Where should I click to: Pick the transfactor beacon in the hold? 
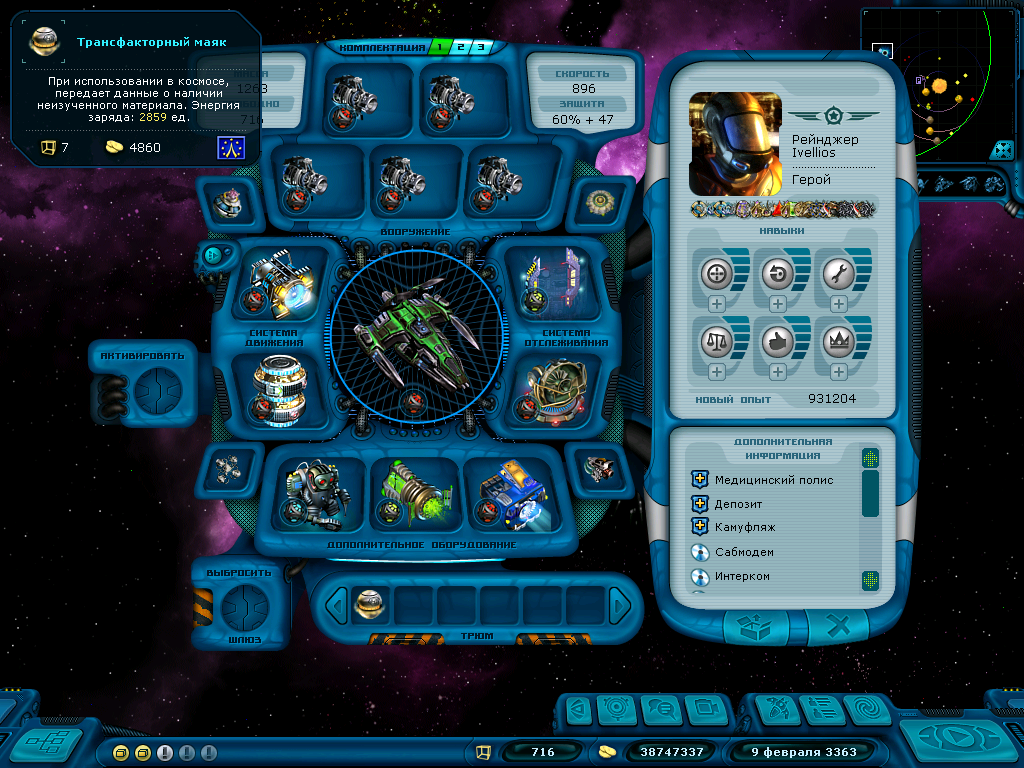coord(370,604)
